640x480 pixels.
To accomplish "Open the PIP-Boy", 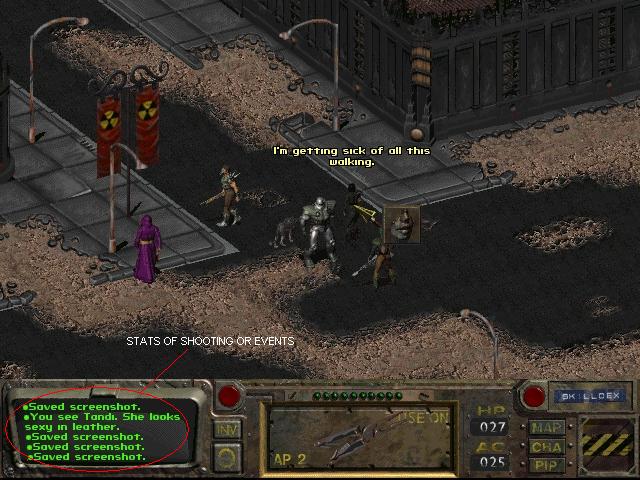I will (x=546, y=464).
